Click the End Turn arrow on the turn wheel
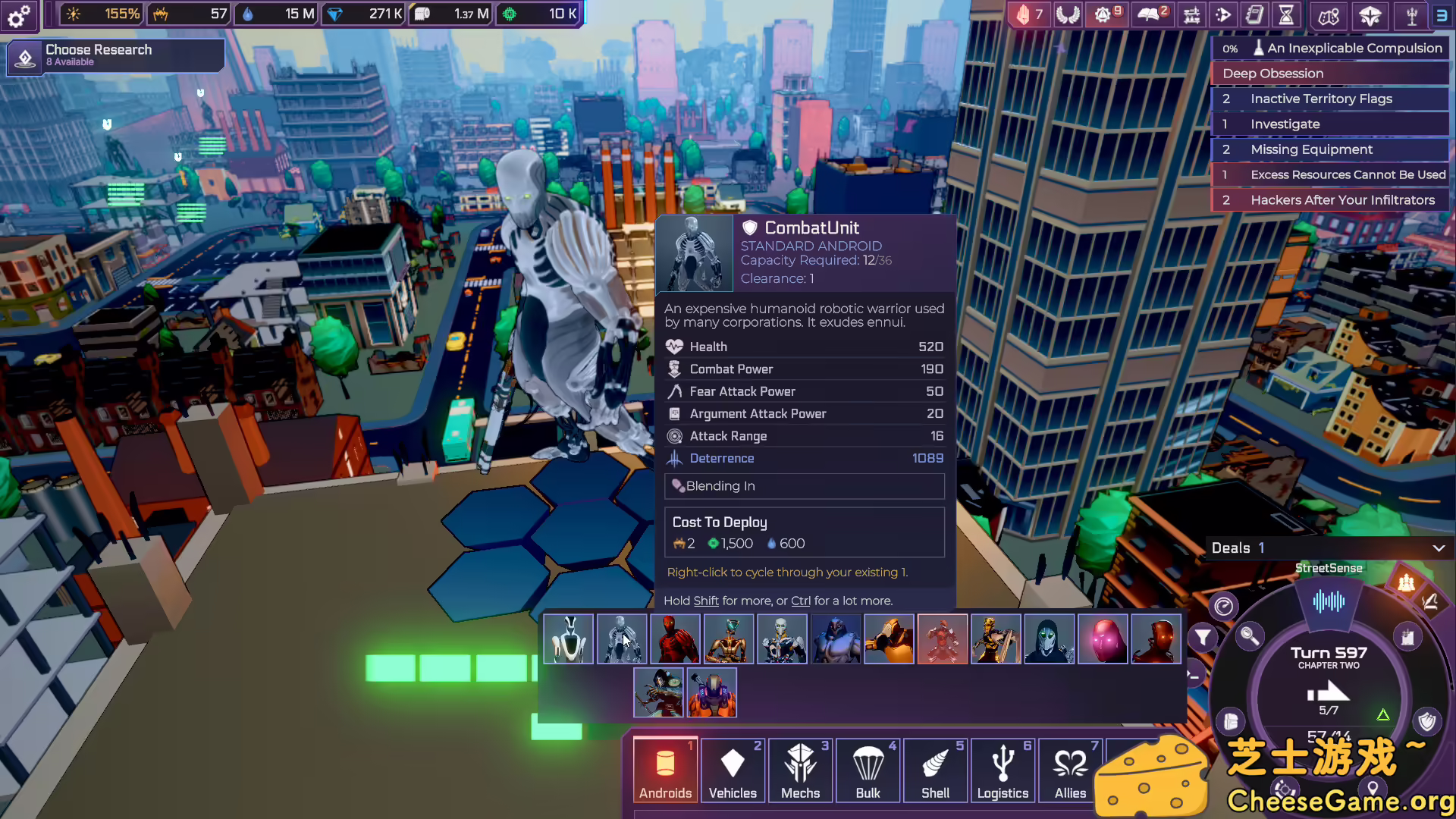The width and height of the screenshot is (1456, 819). [1330, 692]
